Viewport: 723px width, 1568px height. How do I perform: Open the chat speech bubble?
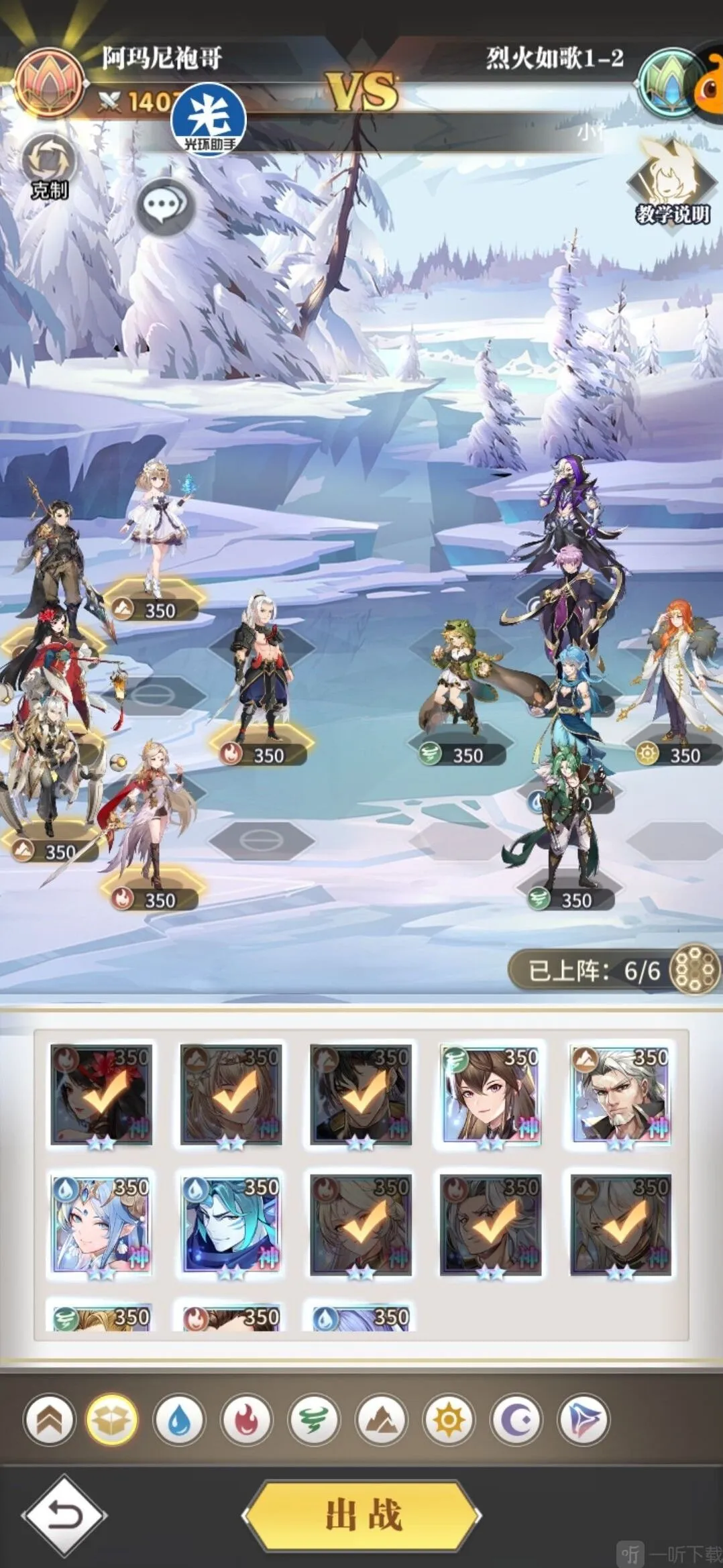165,206
